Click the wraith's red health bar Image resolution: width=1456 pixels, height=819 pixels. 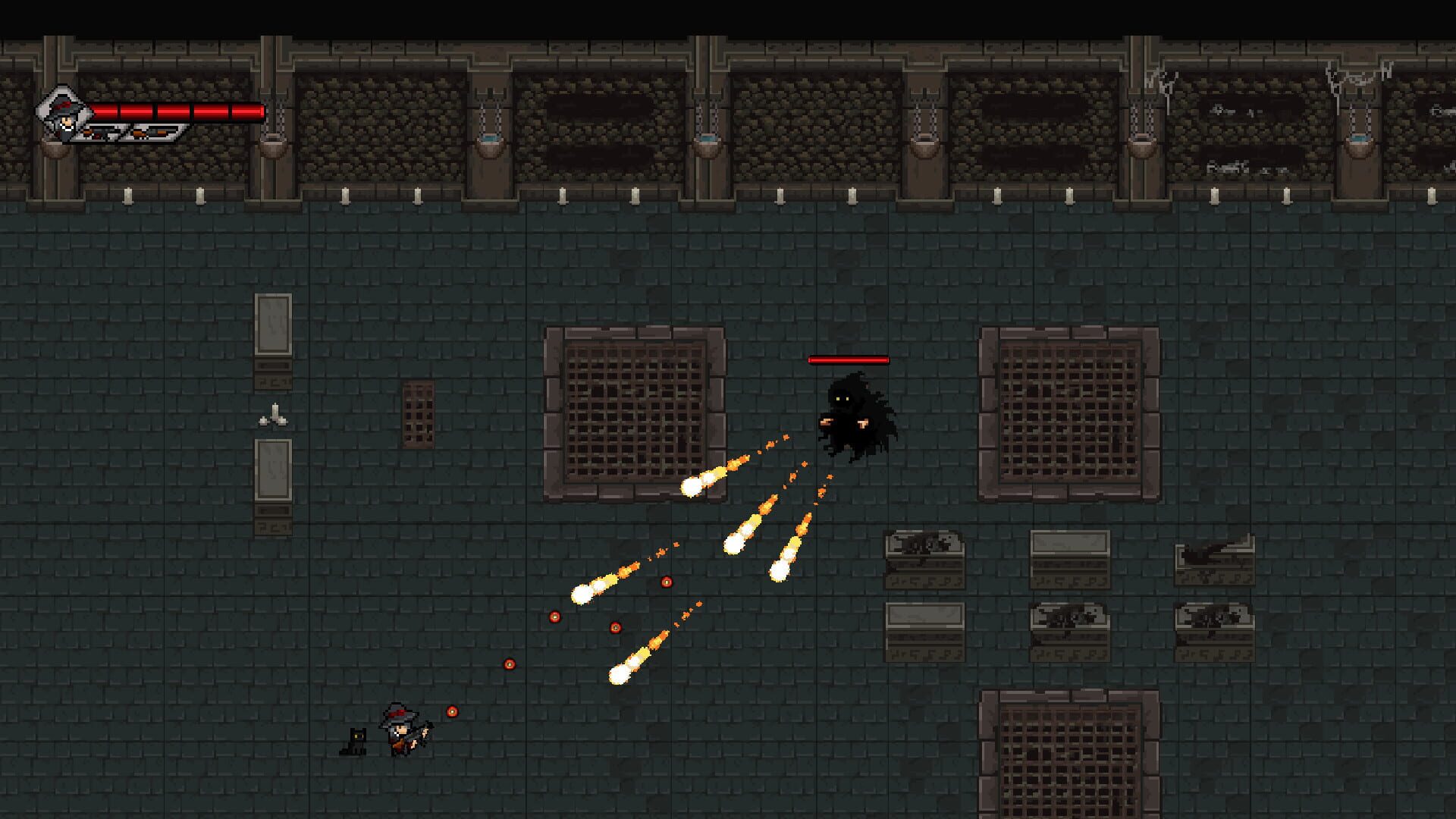coord(848,360)
